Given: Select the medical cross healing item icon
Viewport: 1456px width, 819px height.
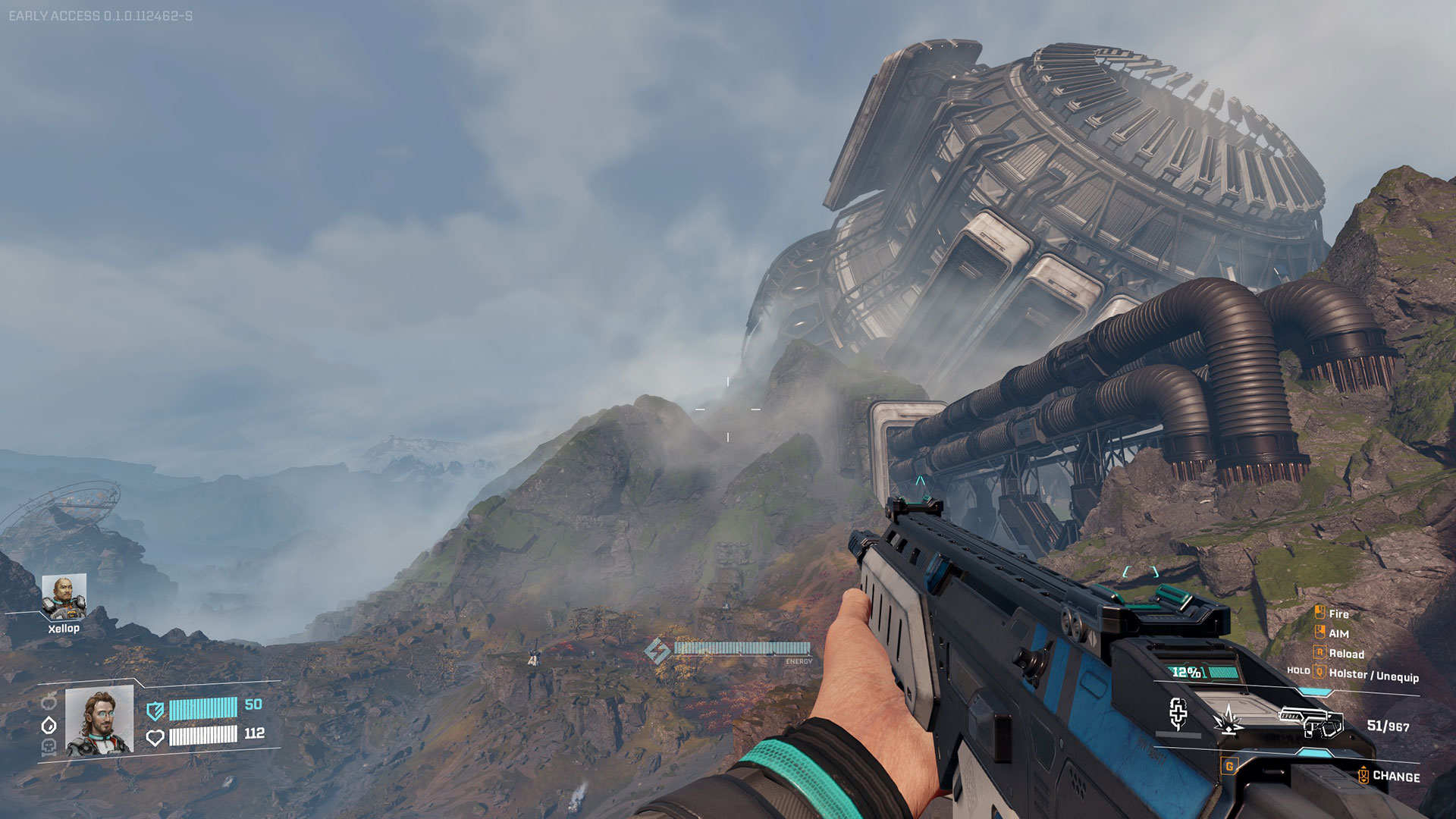Looking at the screenshot, I should coord(1178,714).
